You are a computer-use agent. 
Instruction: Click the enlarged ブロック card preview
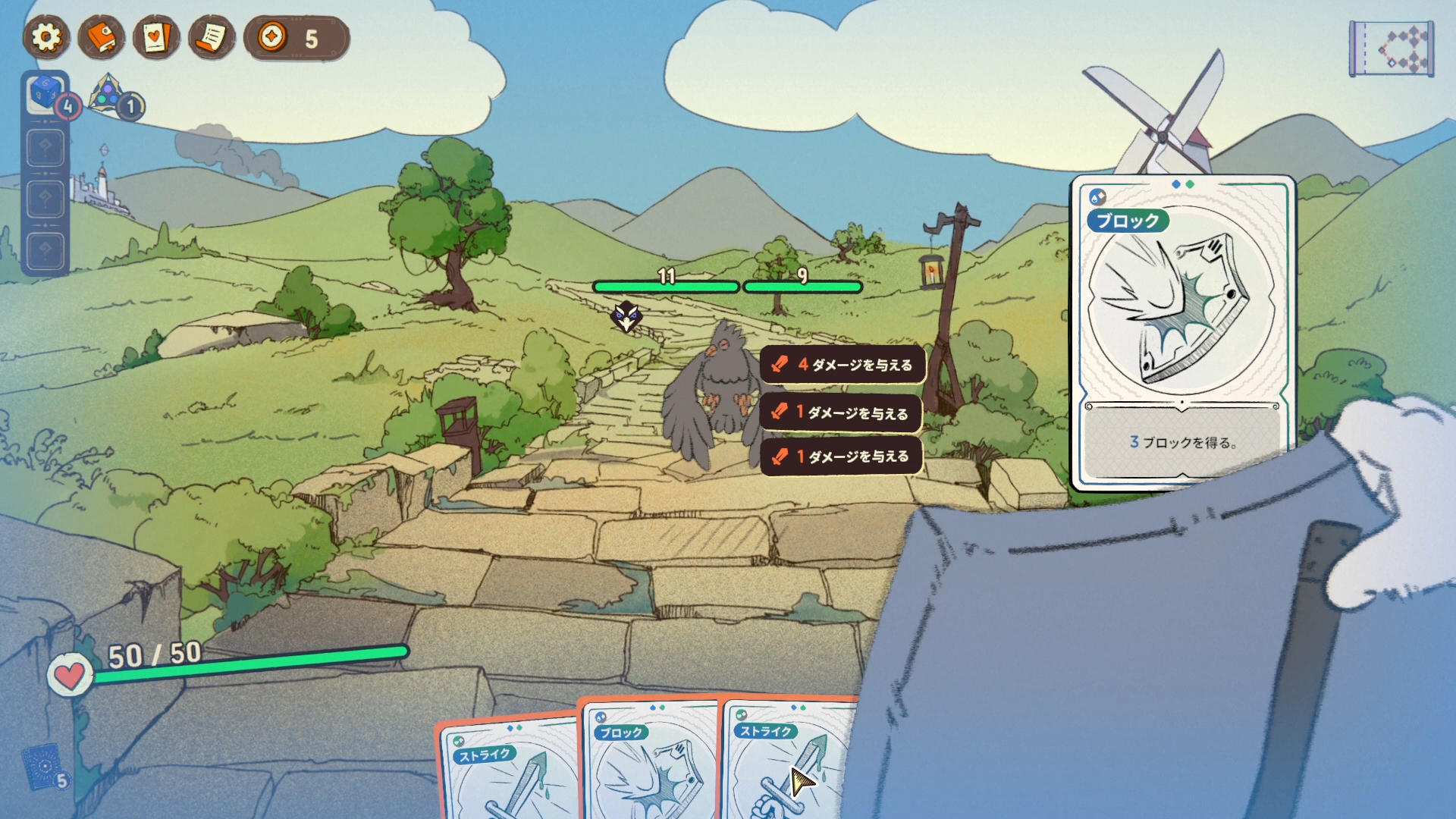click(1181, 334)
